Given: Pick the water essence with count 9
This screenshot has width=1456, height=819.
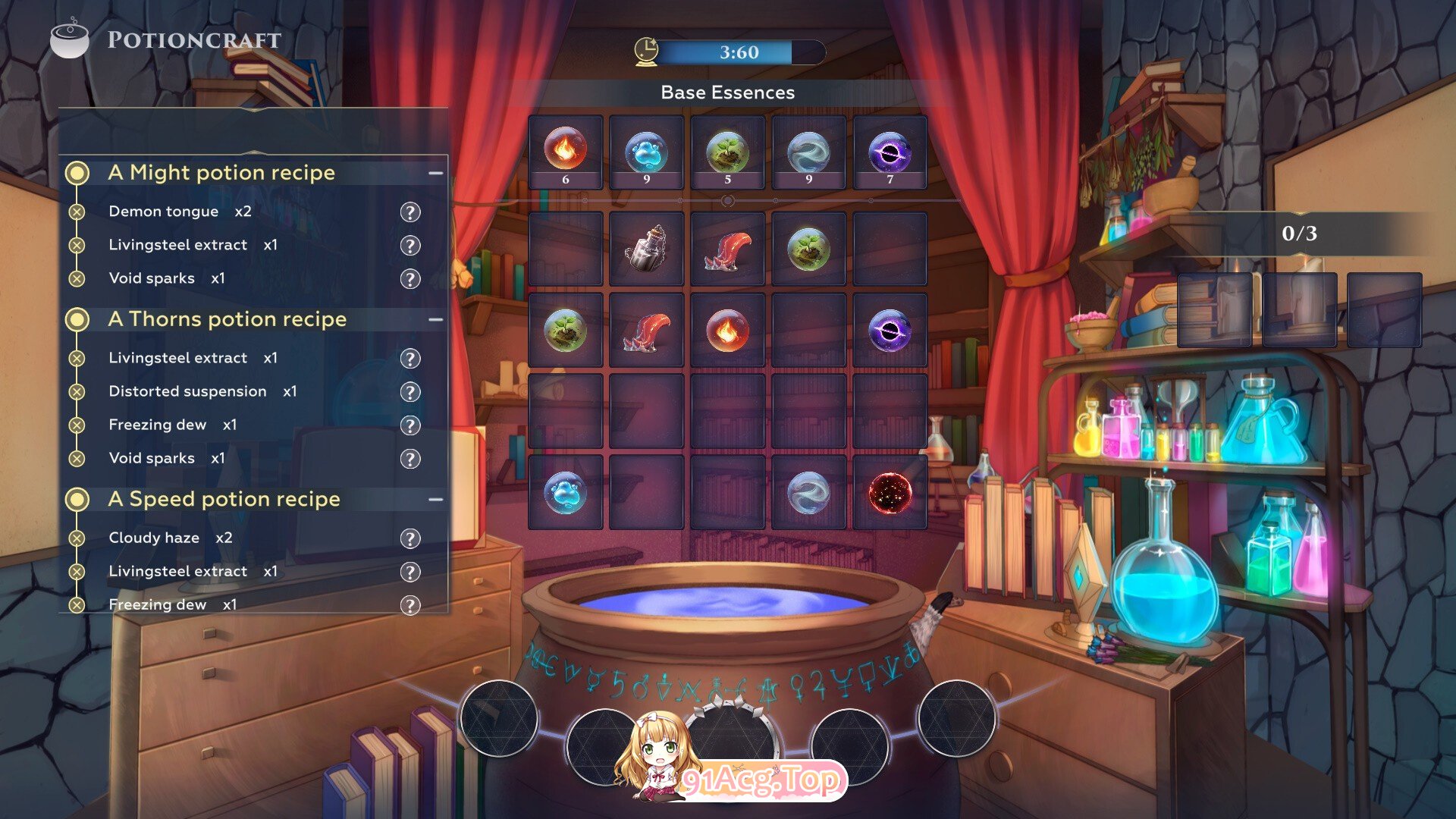Looking at the screenshot, I should 646,151.
